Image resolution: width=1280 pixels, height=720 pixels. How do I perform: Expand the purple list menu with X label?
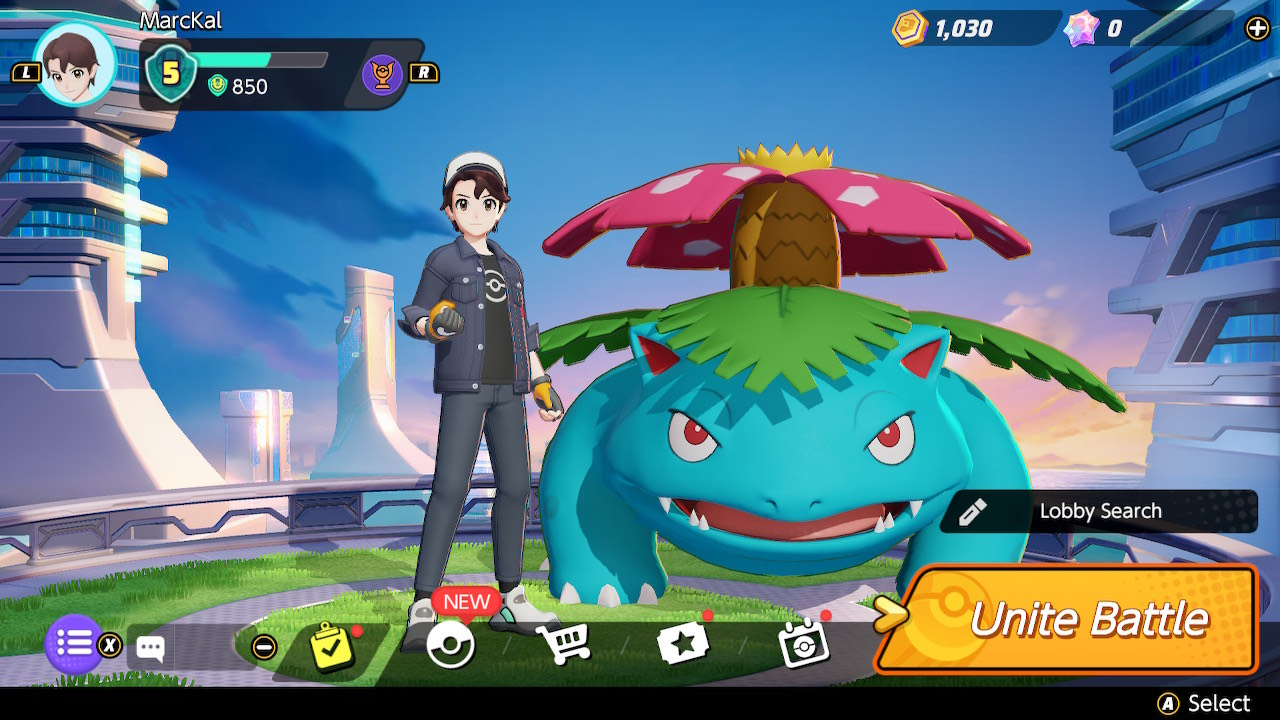click(72, 645)
